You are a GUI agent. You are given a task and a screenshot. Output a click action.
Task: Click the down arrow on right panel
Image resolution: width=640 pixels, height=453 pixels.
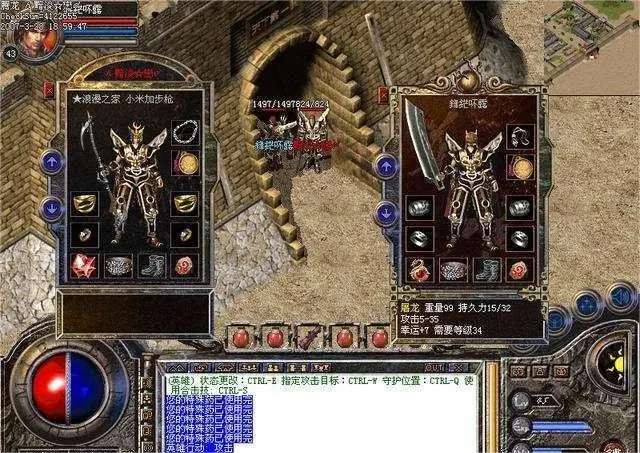coord(386,213)
